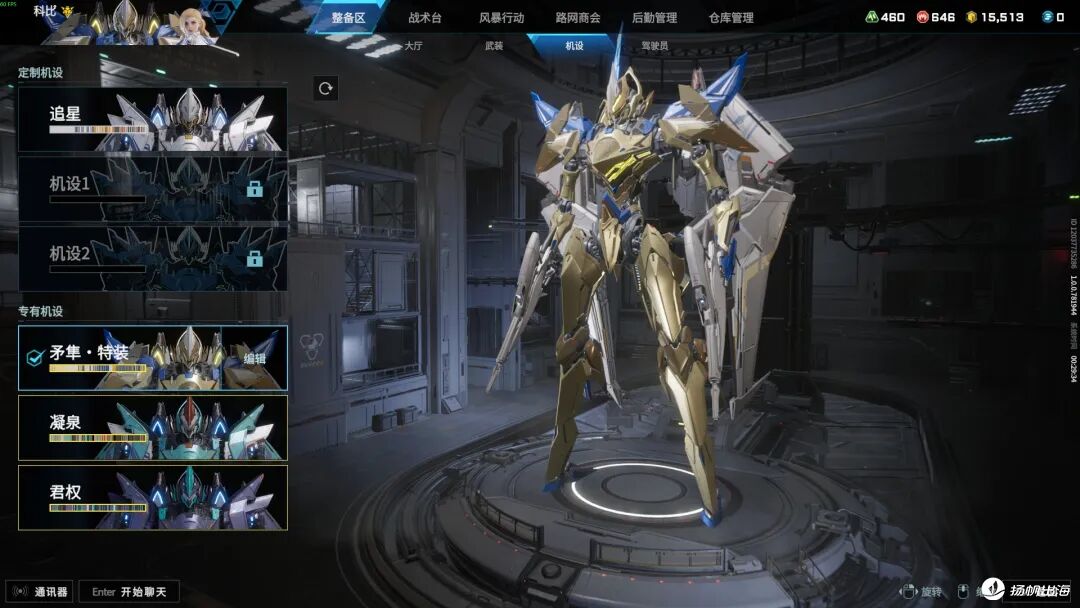Select the 凝泉 exclusive design
The image size is (1080, 608).
tap(153, 427)
